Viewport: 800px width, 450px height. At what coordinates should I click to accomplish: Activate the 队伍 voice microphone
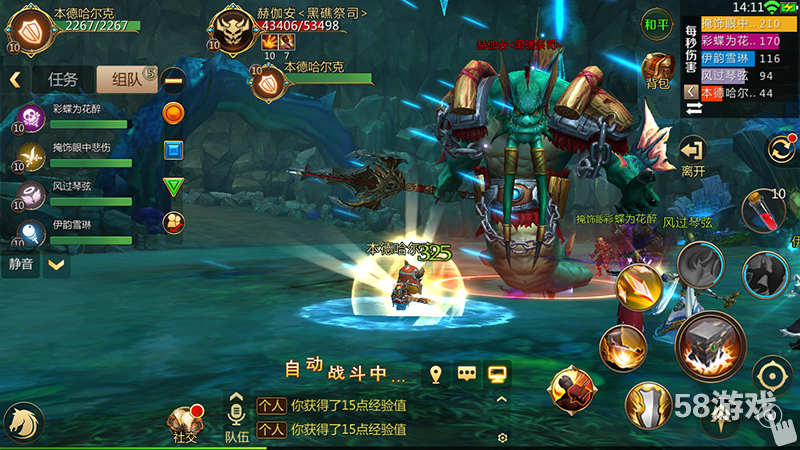pos(236,418)
